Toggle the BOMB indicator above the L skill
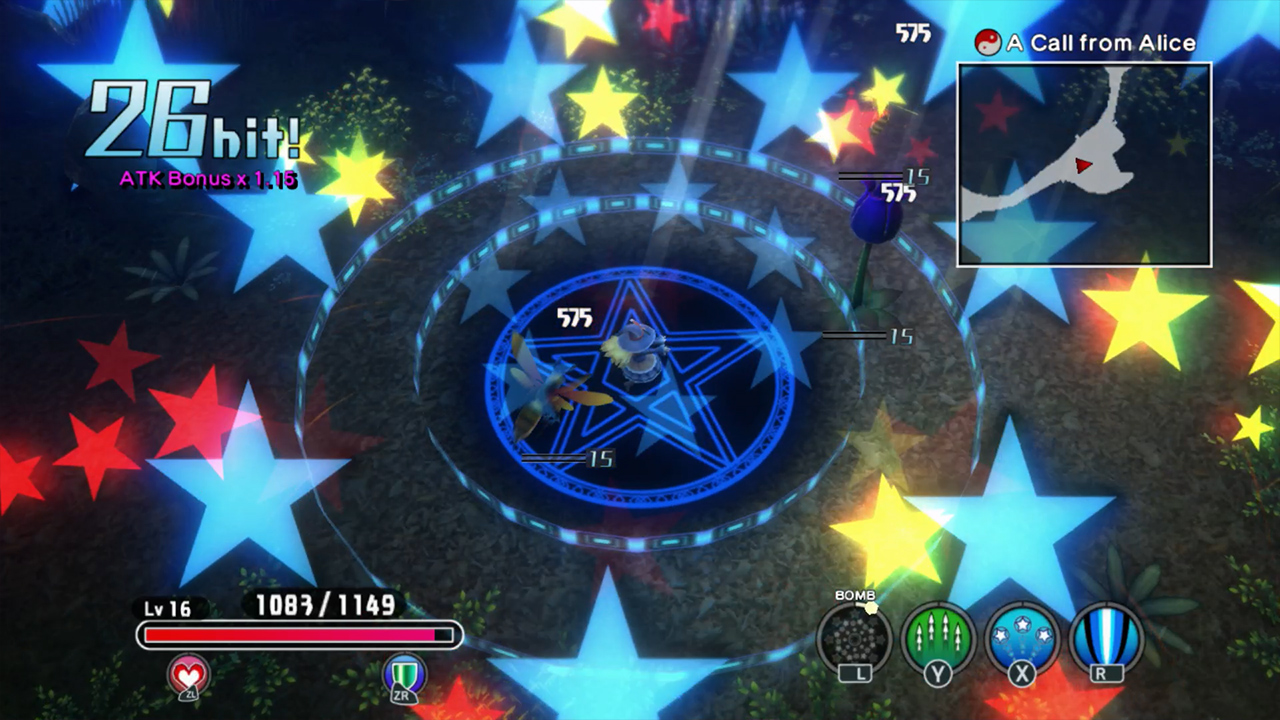The image size is (1280, 720). pos(853,595)
